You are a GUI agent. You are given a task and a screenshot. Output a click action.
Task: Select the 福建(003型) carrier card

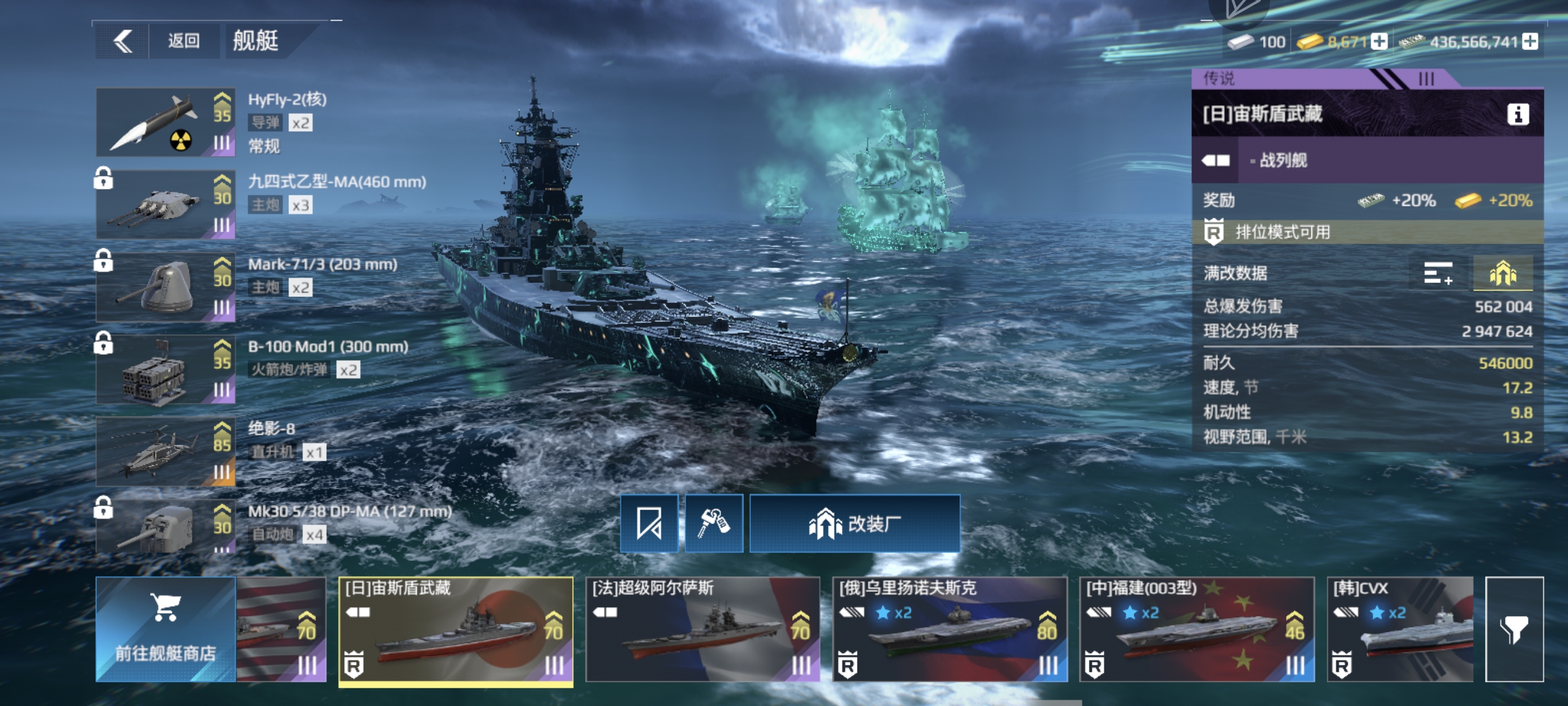tap(1197, 630)
